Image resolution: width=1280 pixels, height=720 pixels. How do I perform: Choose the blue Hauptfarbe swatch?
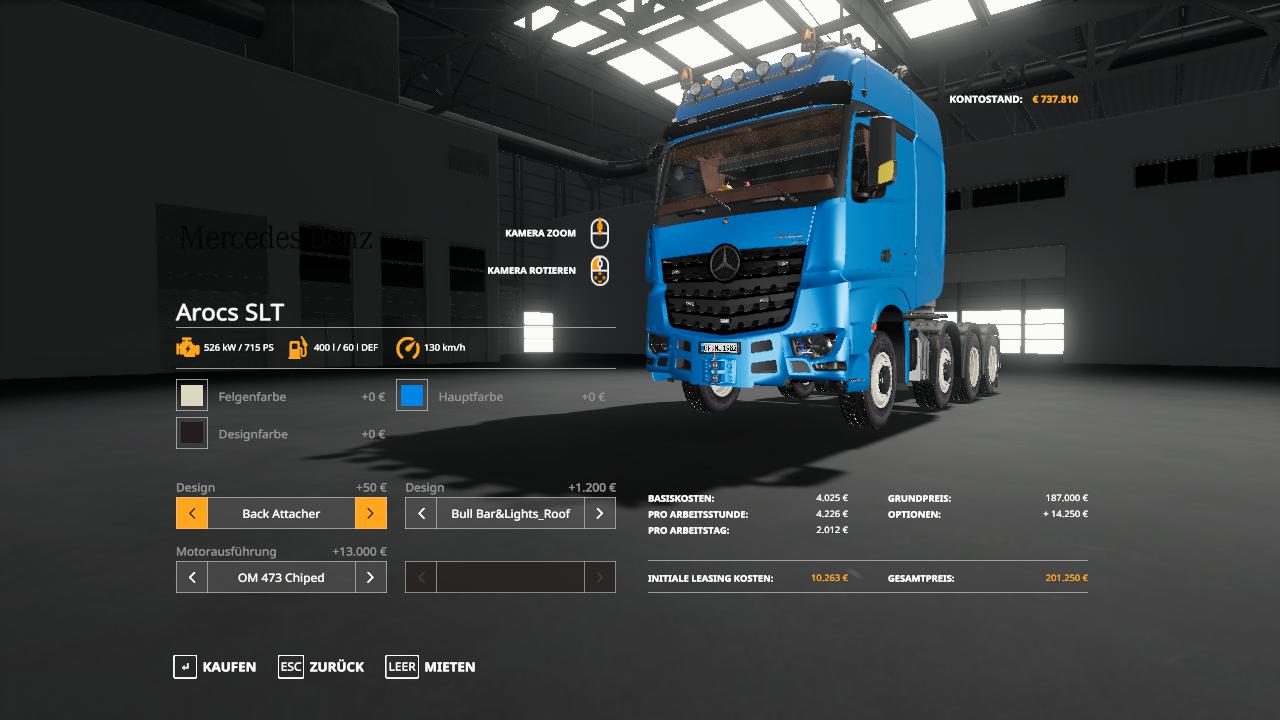(412, 396)
